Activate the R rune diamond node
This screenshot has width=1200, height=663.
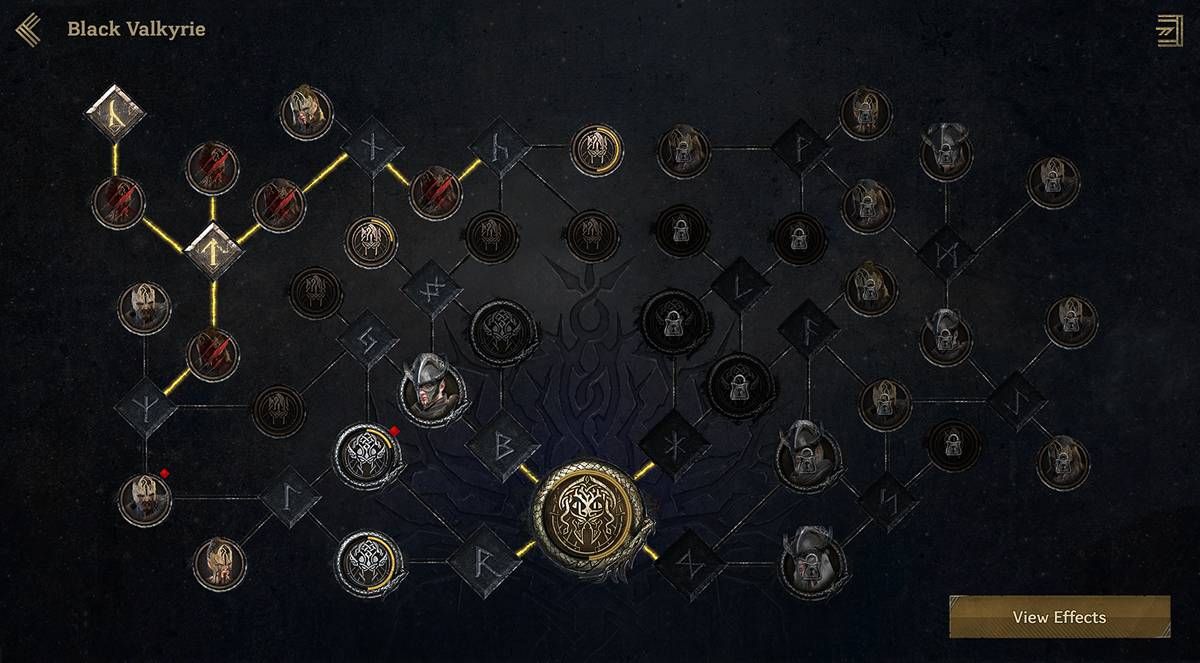click(483, 563)
